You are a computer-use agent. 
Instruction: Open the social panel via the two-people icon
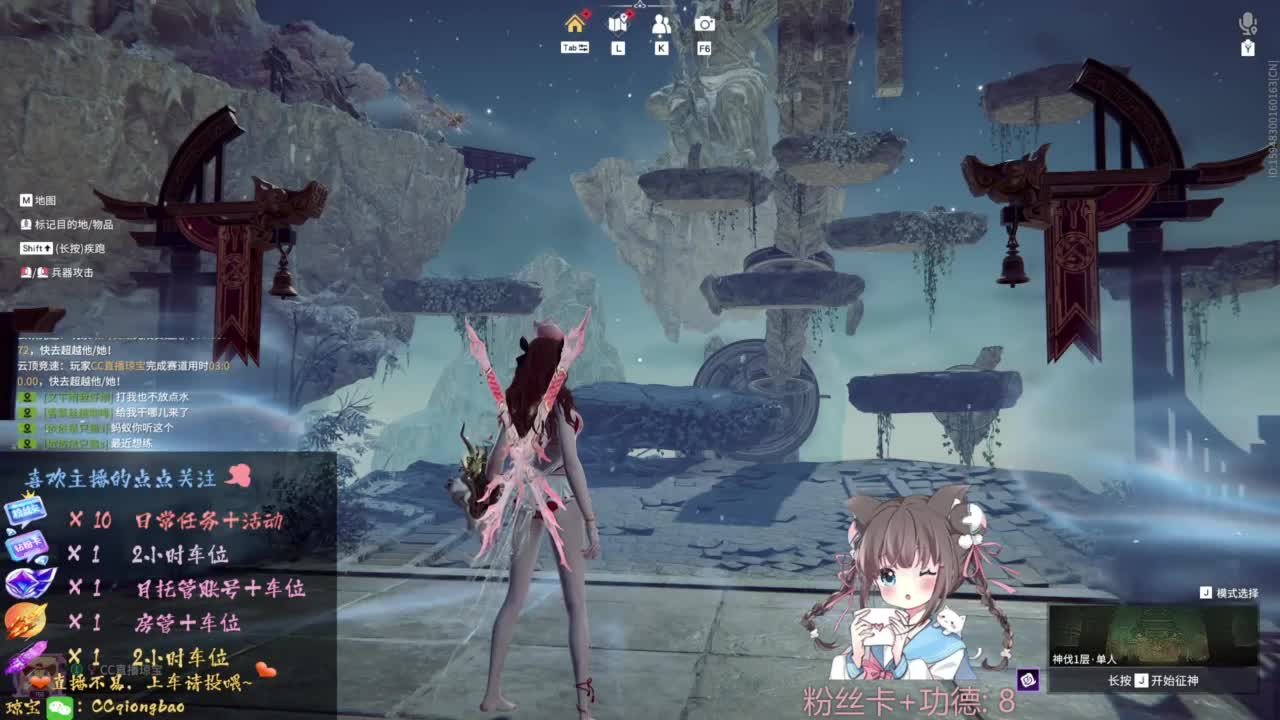661,24
